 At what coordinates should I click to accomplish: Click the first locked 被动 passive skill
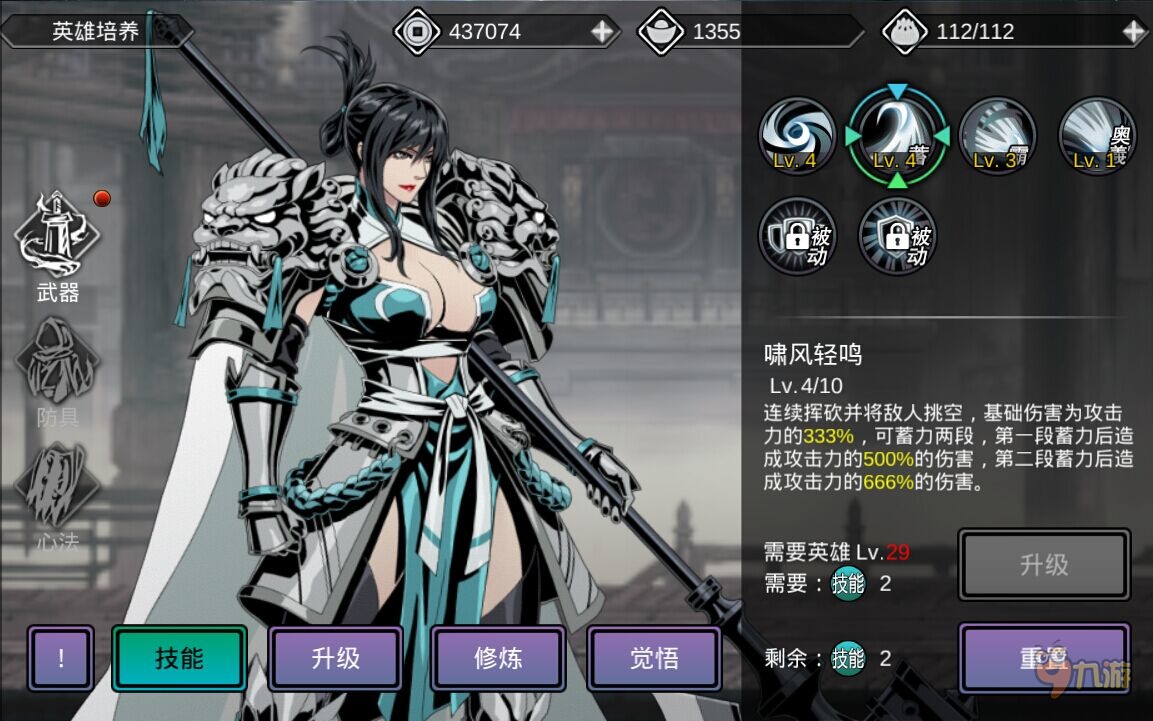point(797,236)
